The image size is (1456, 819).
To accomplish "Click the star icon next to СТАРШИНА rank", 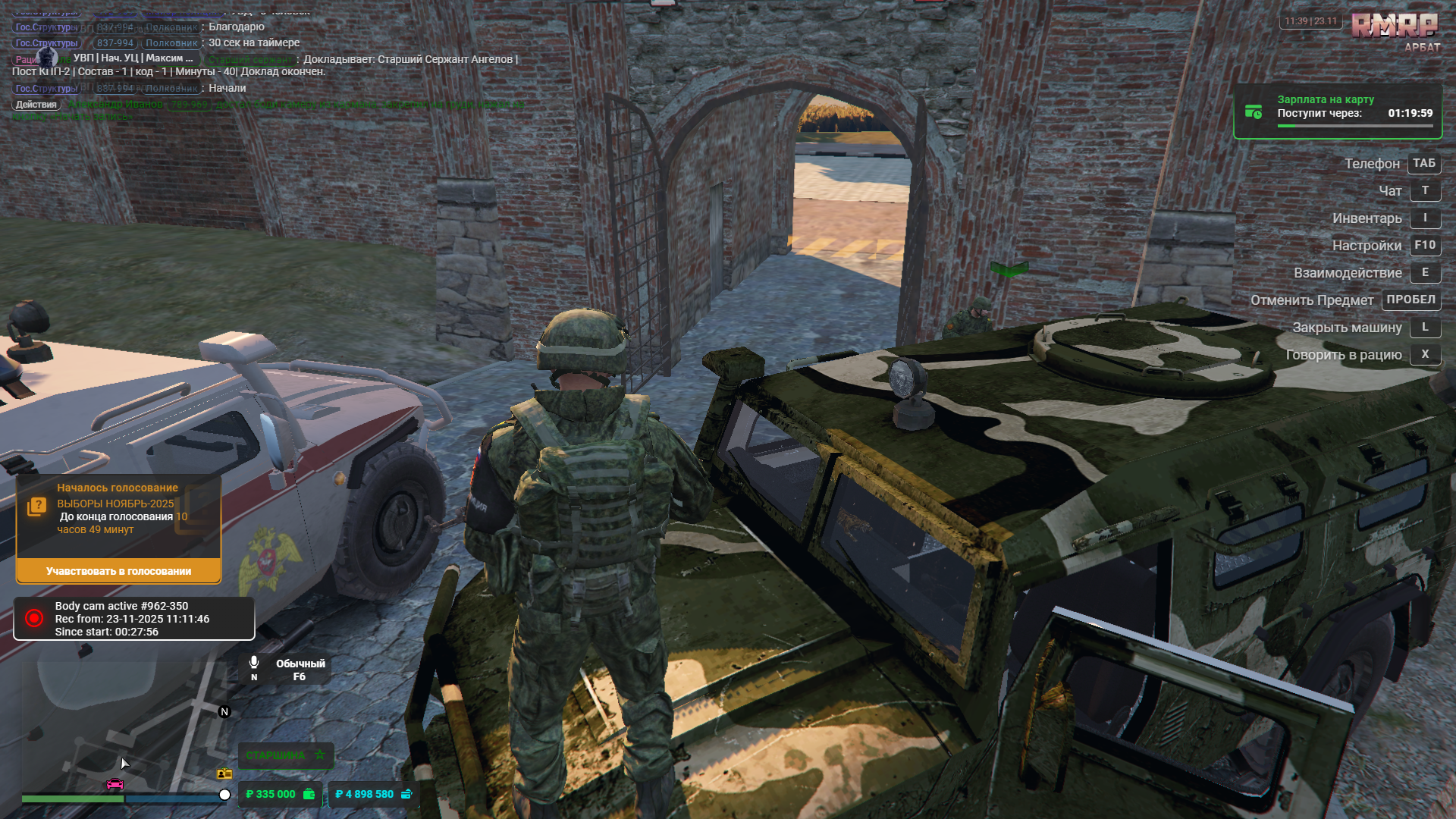I will click(319, 755).
